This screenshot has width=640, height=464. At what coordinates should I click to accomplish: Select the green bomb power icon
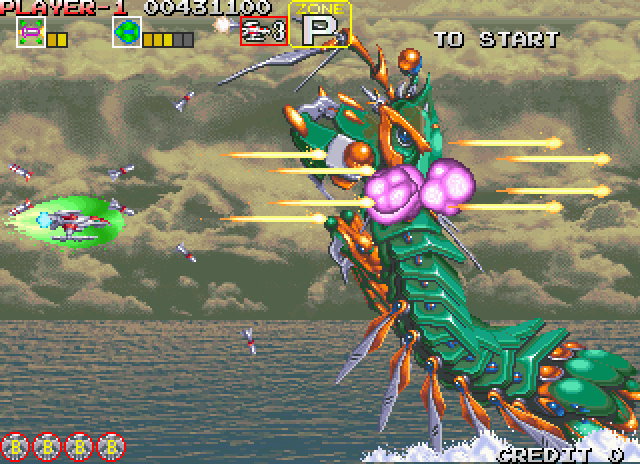[x=126, y=33]
